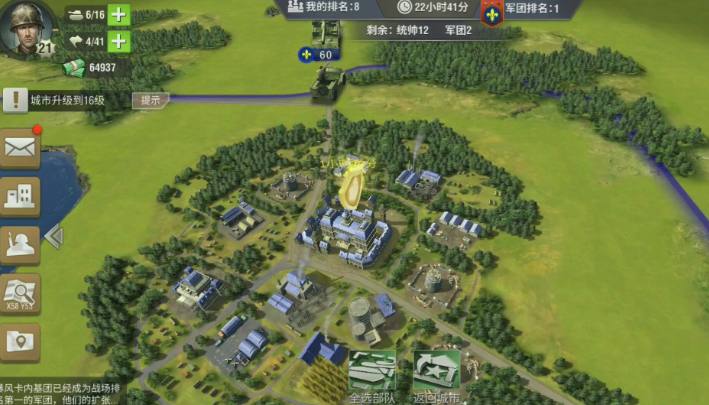
Task: Collapse the left sidebar with the arrow
Action: pyautogui.click(x=54, y=237)
